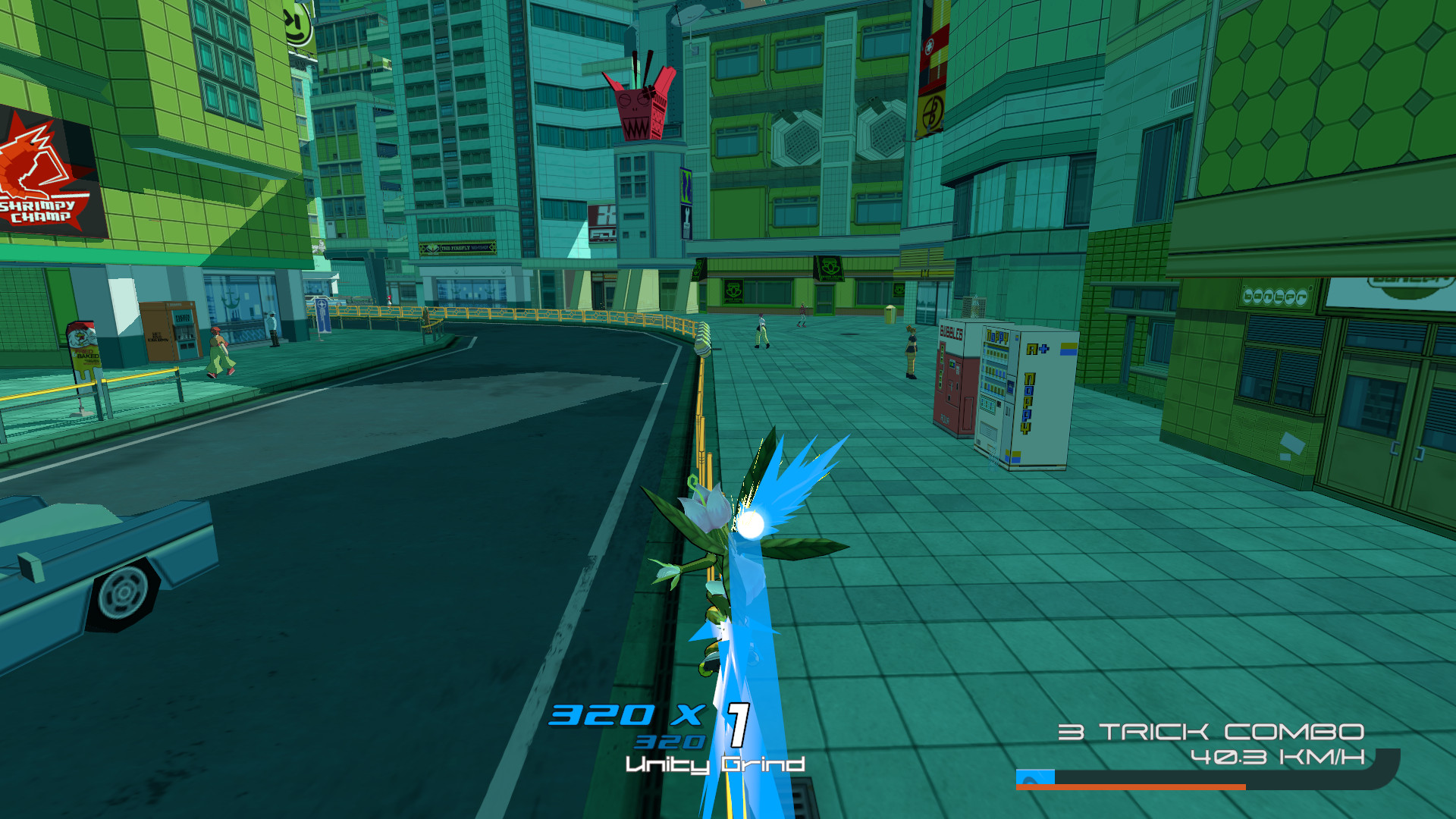Click the trash bin near the plaza
The image size is (1456, 819).
pos(890,314)
